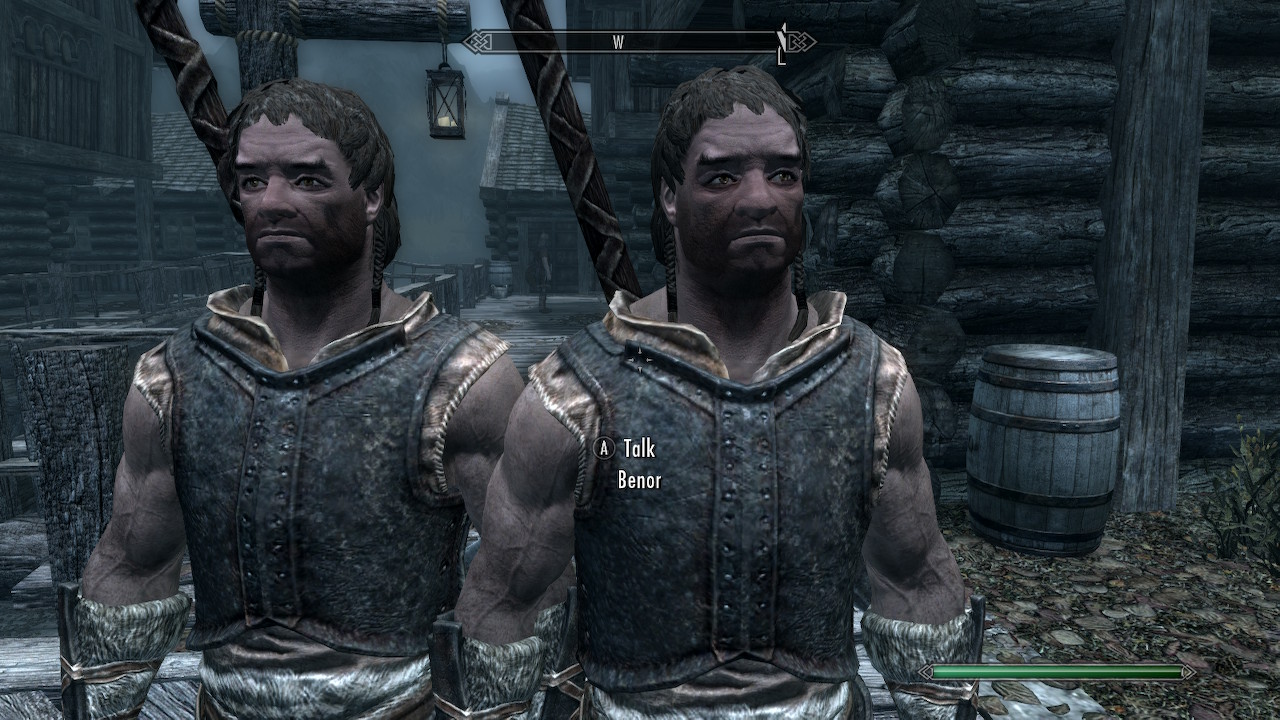This screenshot has width=1280, height=720.
Task: Select the compass W cardinal marker
Action: 617,41
